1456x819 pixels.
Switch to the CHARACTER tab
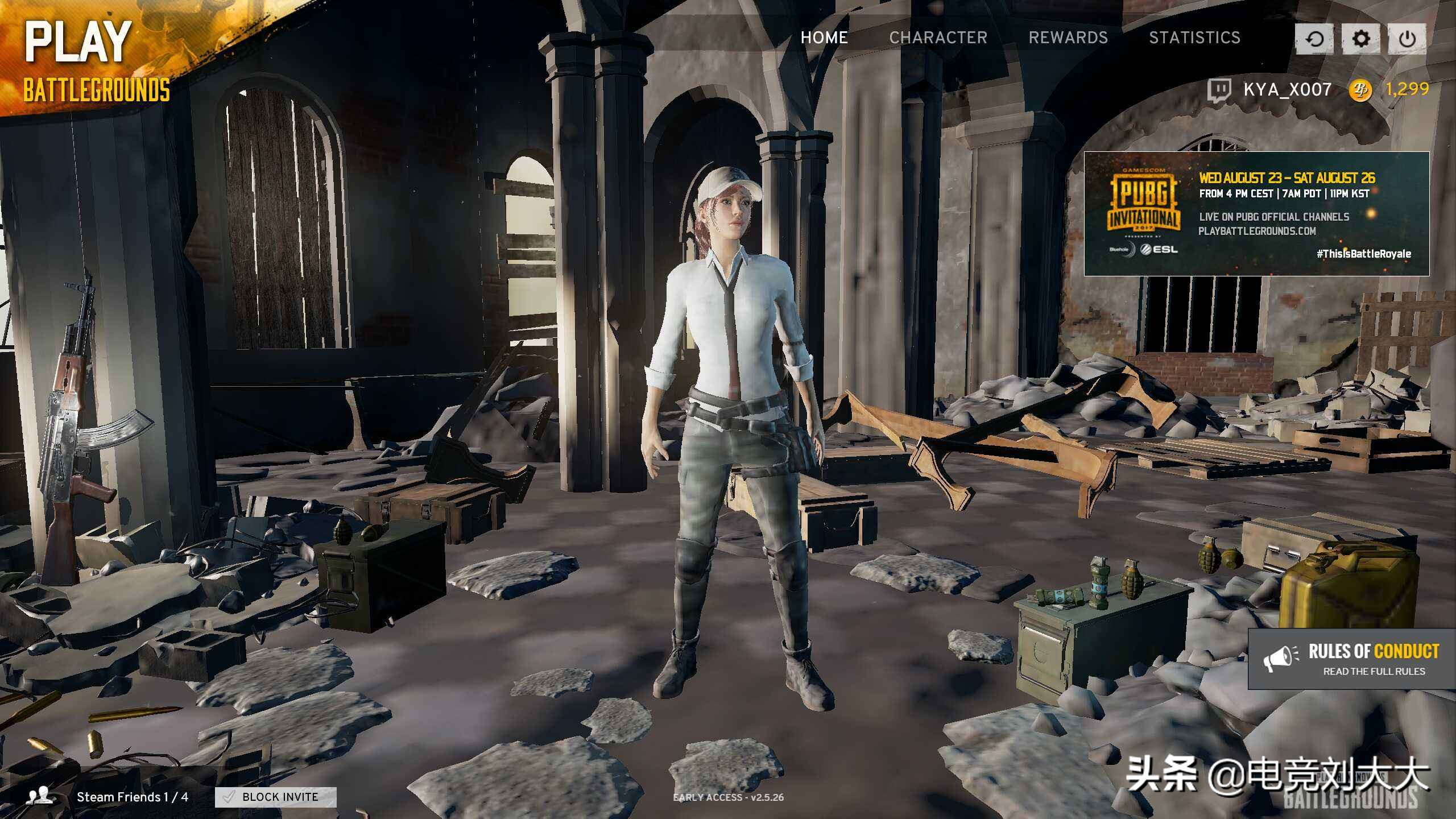938,38
